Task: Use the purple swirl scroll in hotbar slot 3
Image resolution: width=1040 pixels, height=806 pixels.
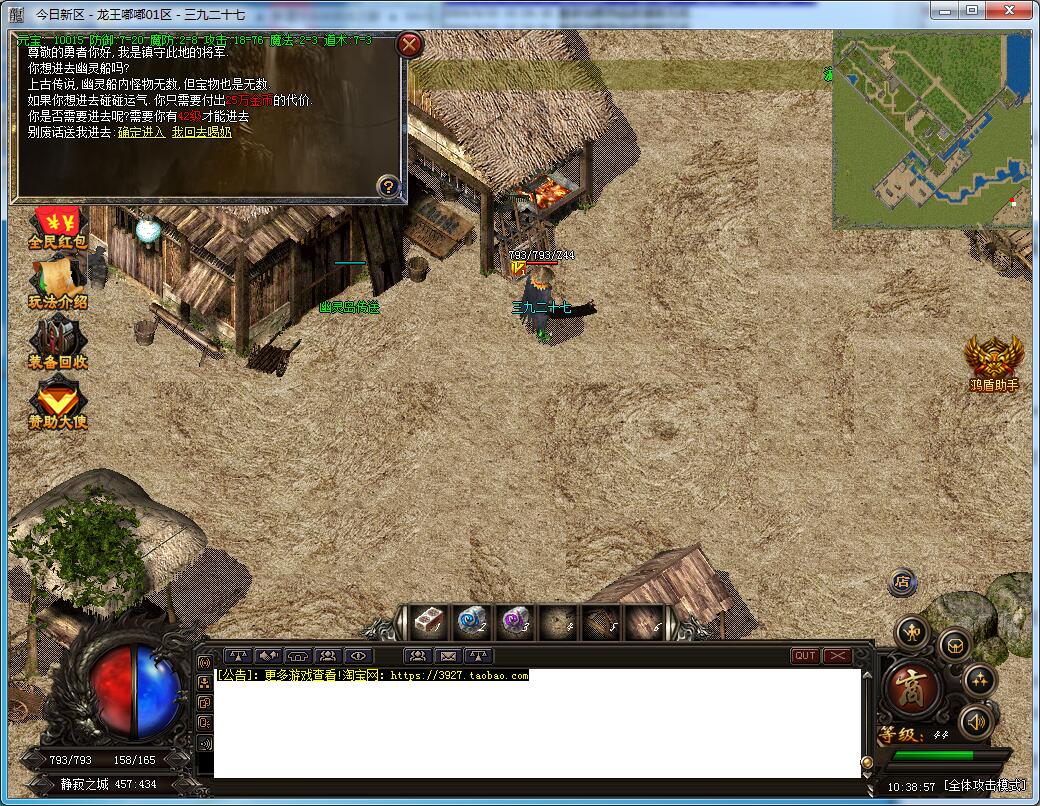Action: tap(514, 622)
